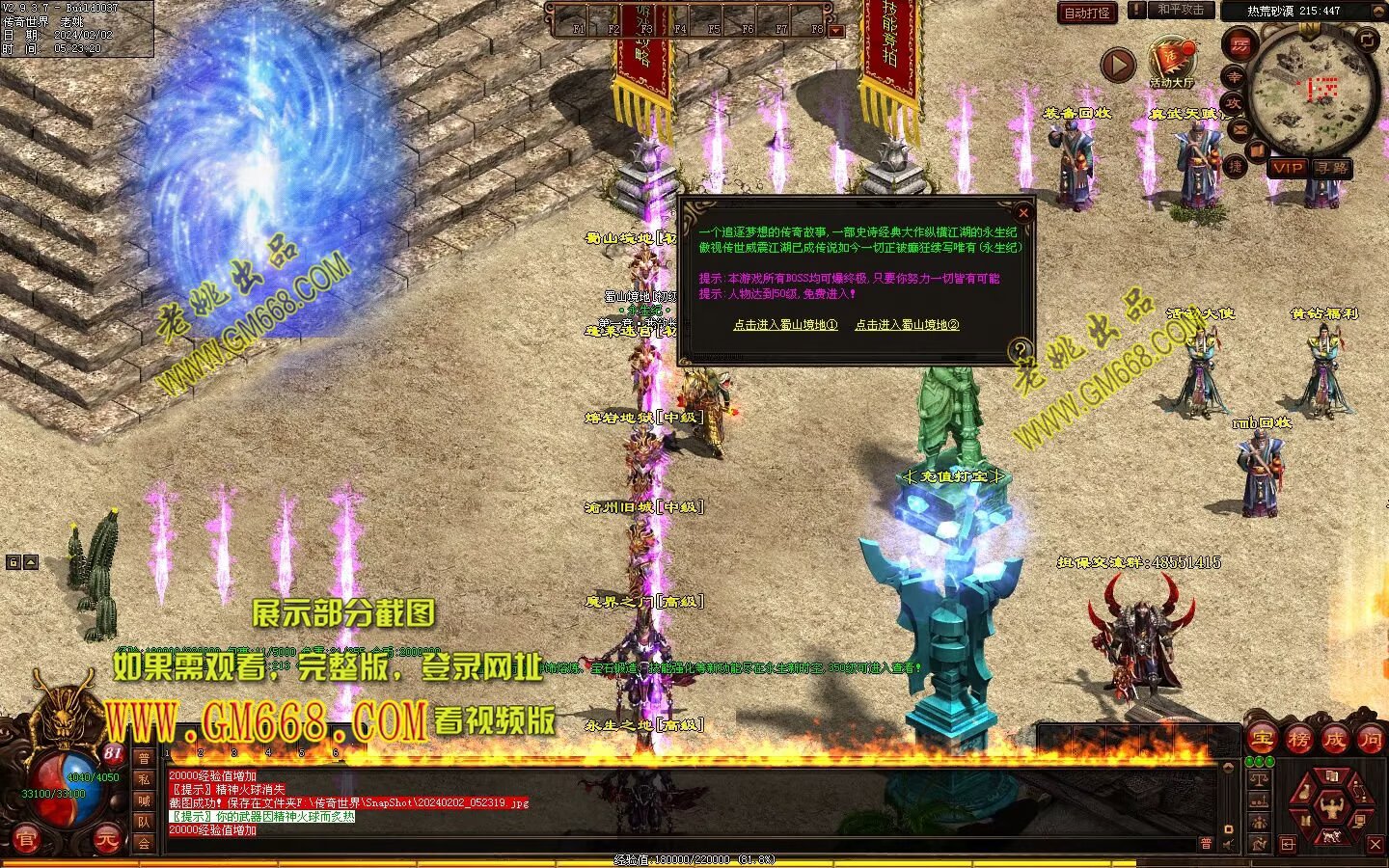This screenshot has width=1389, height=868.
Task: Open the scales trade icon
Action: point(1258,777)
